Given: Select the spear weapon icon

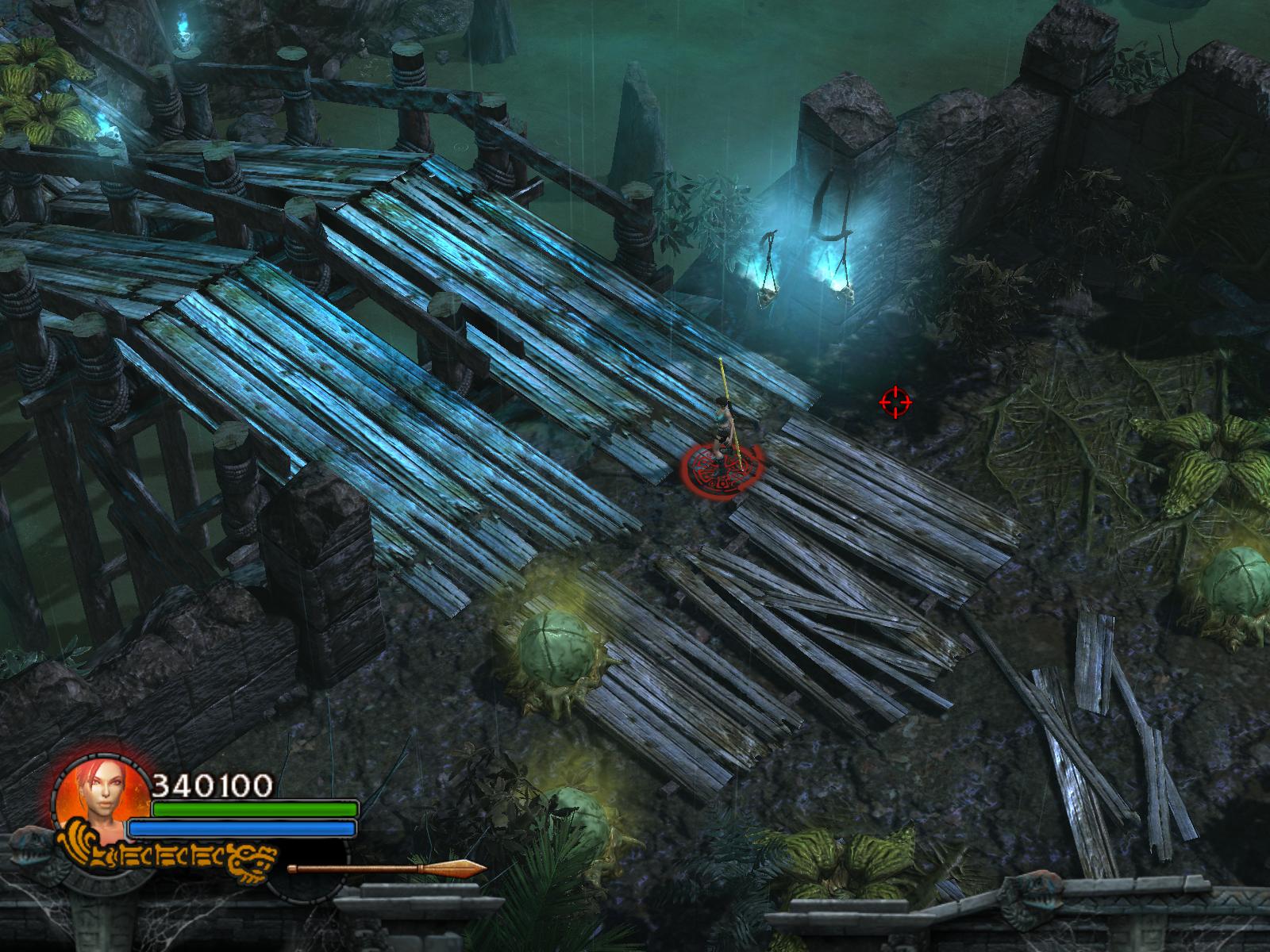Looking at the screenshot, I should 387,868.
